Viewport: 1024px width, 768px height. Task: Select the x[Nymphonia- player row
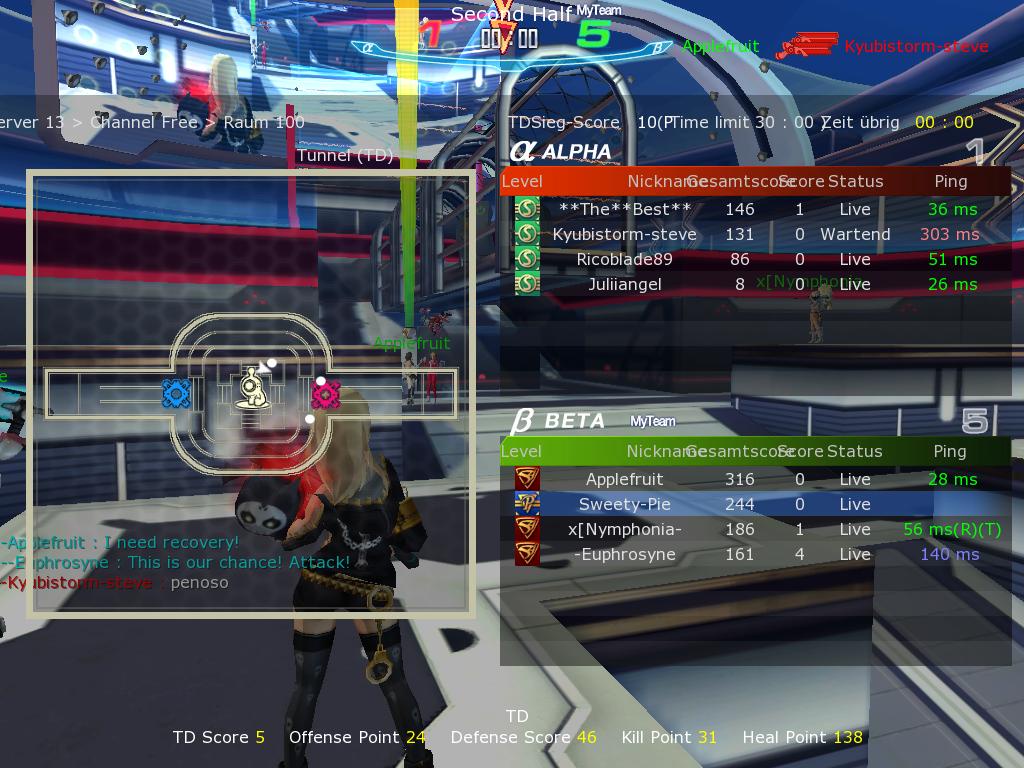click(625, 529)
